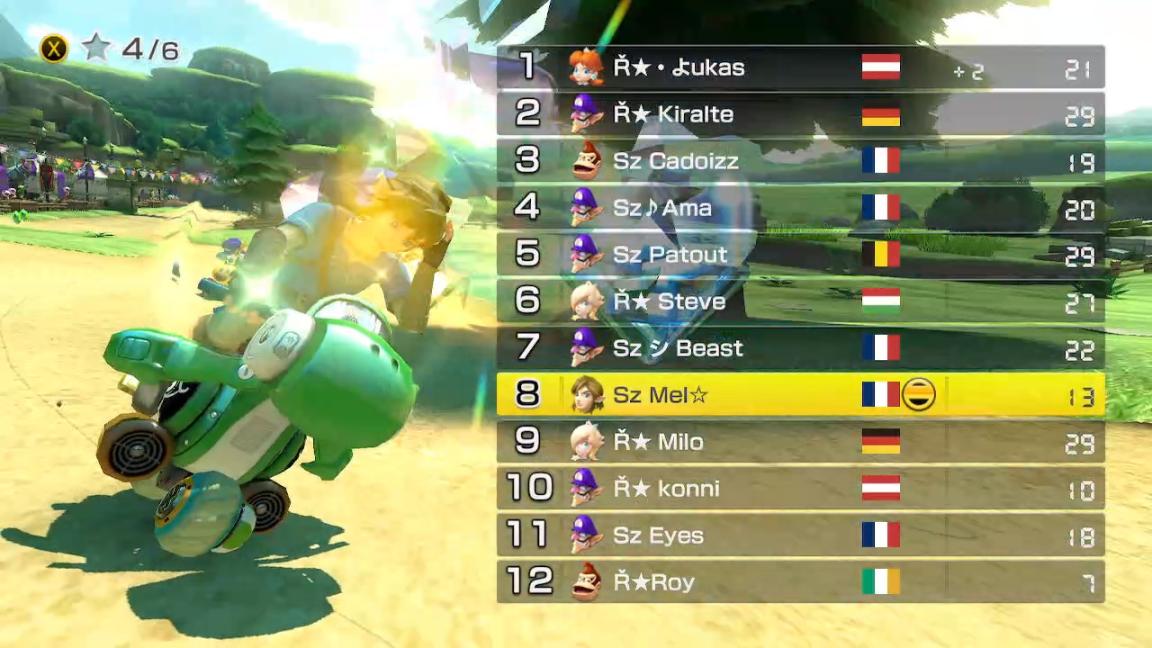
Task: Choose the Sz Eyes results row
Action: click(800, 535)
